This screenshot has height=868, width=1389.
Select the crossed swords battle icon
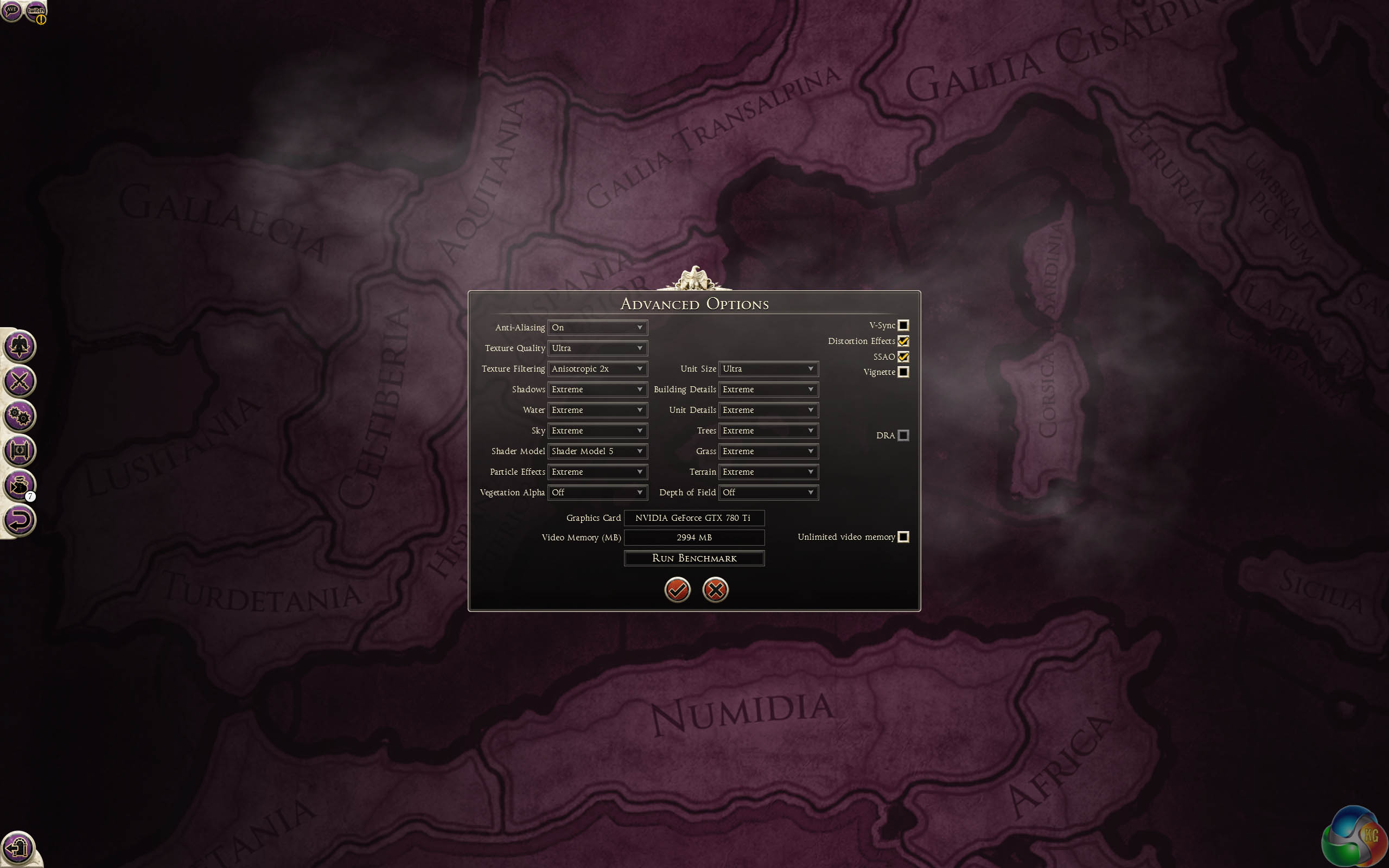coord(20,381)
